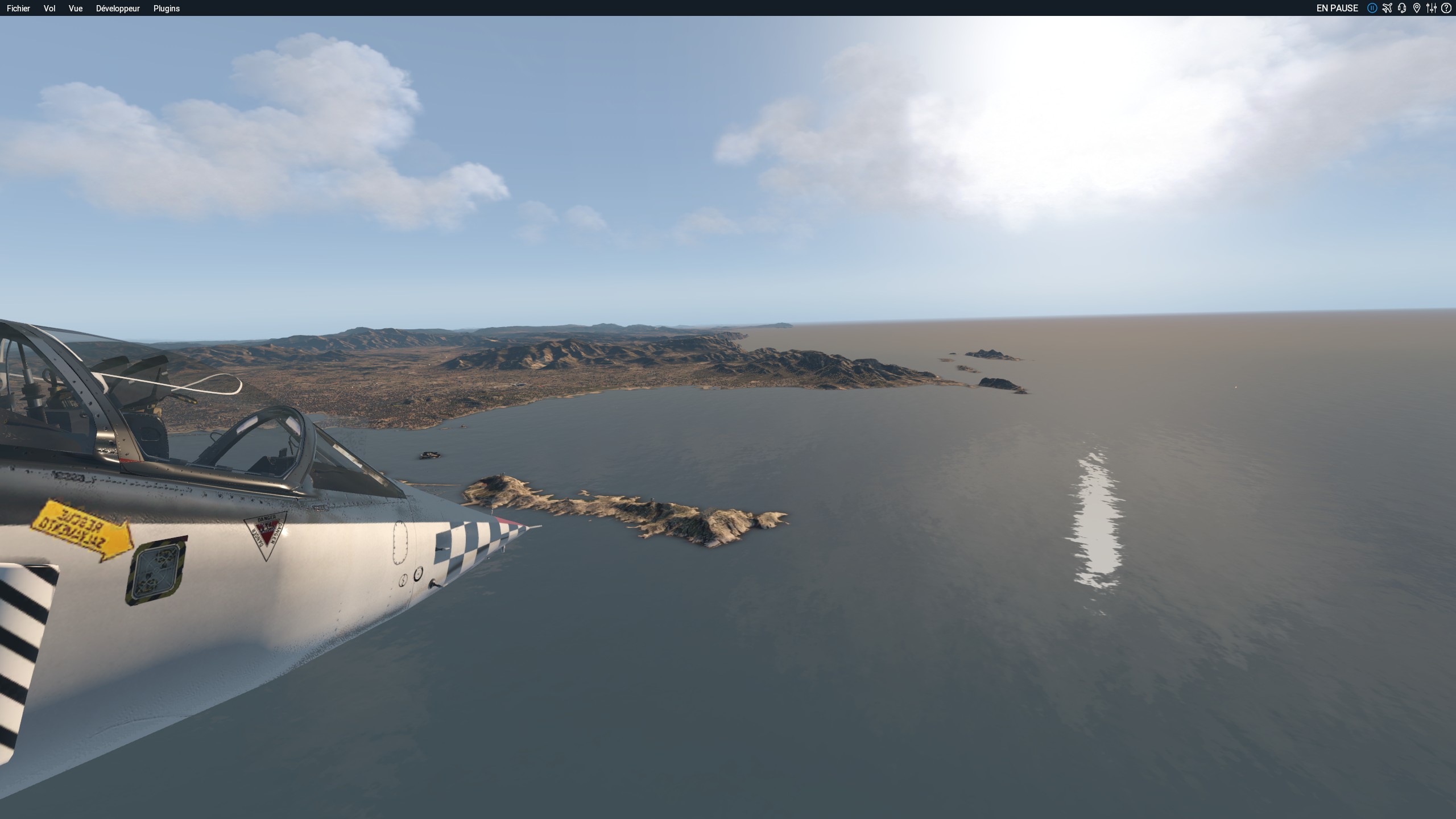Screen dimensions: 1456x819
Task: Open settings with the sliders icon
Action: click(x=1432, y=8)
